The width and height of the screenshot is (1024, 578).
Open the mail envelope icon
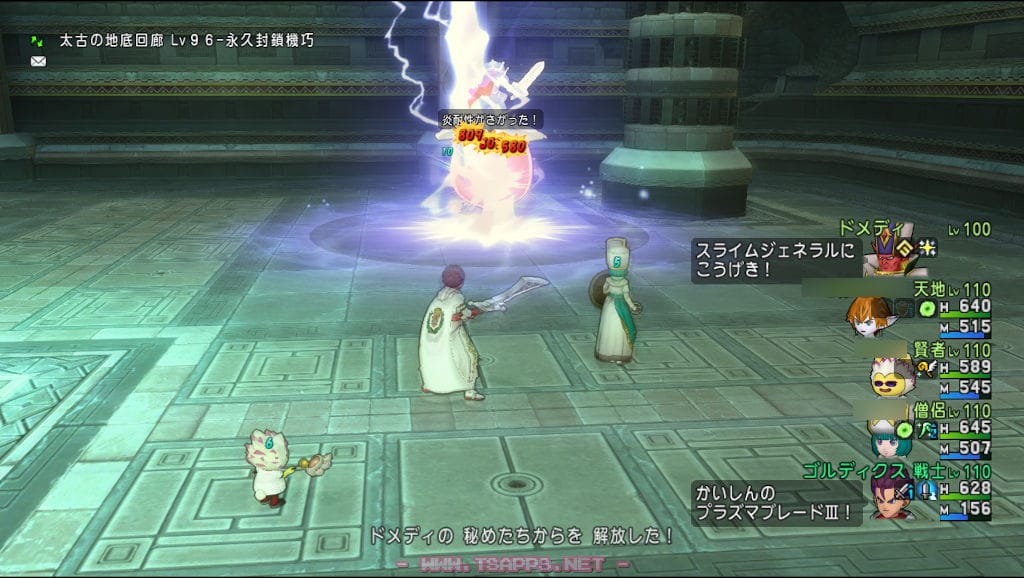(39, 61)
